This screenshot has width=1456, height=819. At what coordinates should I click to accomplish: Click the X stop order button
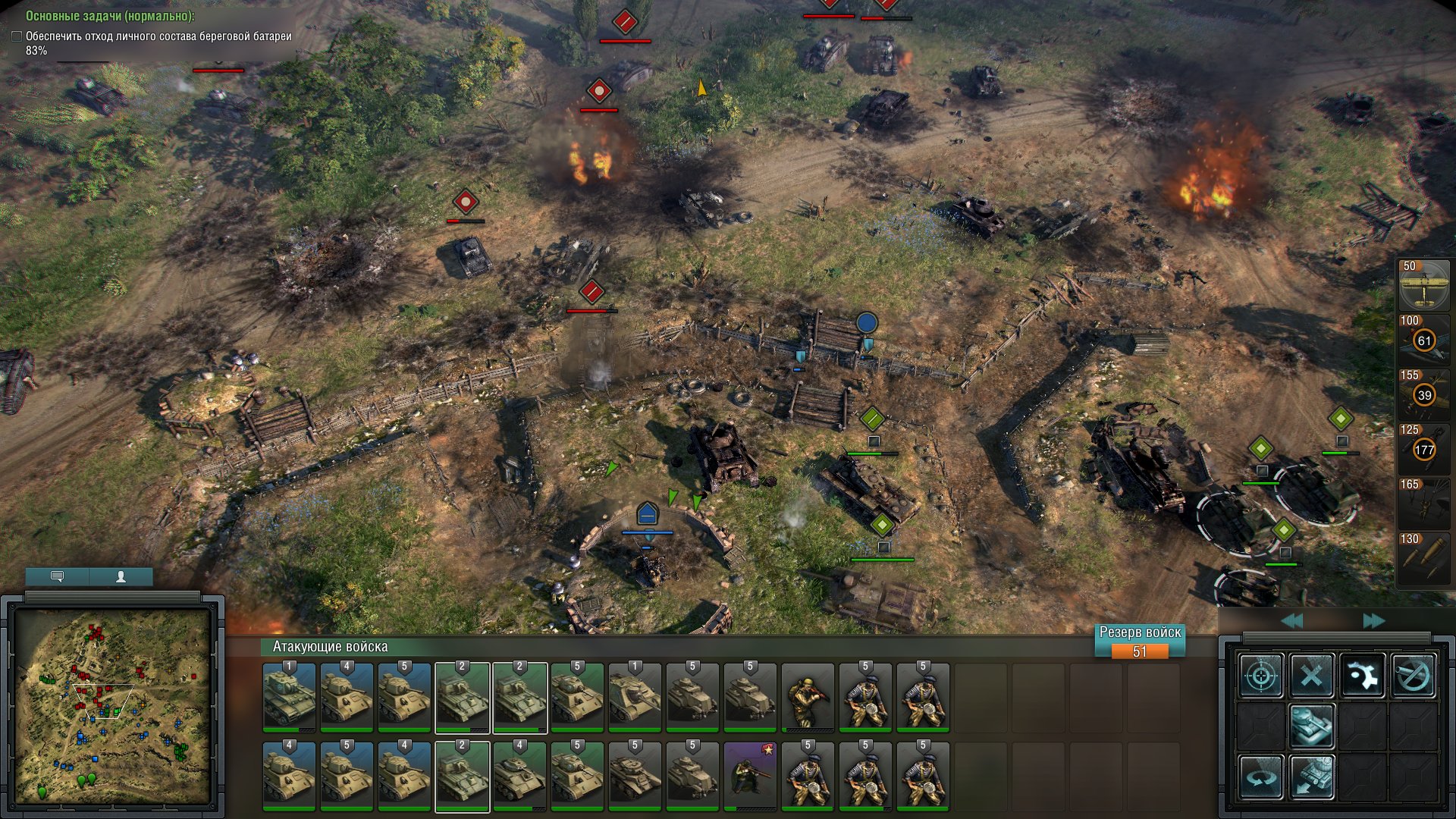(x=1312, y=675)
